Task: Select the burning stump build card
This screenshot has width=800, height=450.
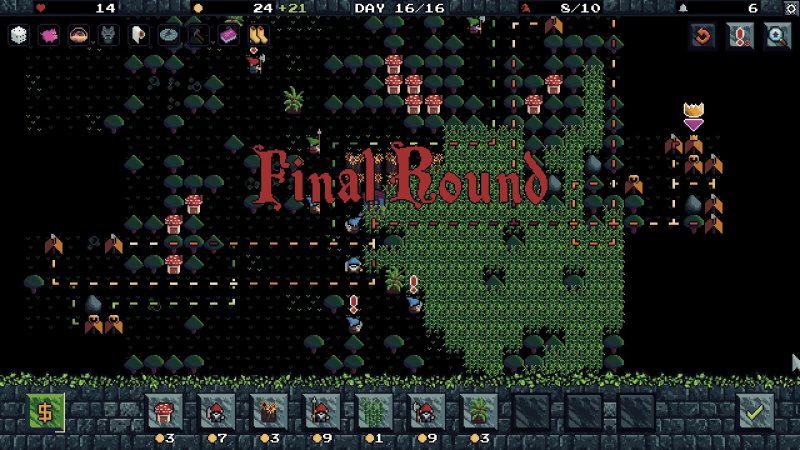Action: [269, 410]
